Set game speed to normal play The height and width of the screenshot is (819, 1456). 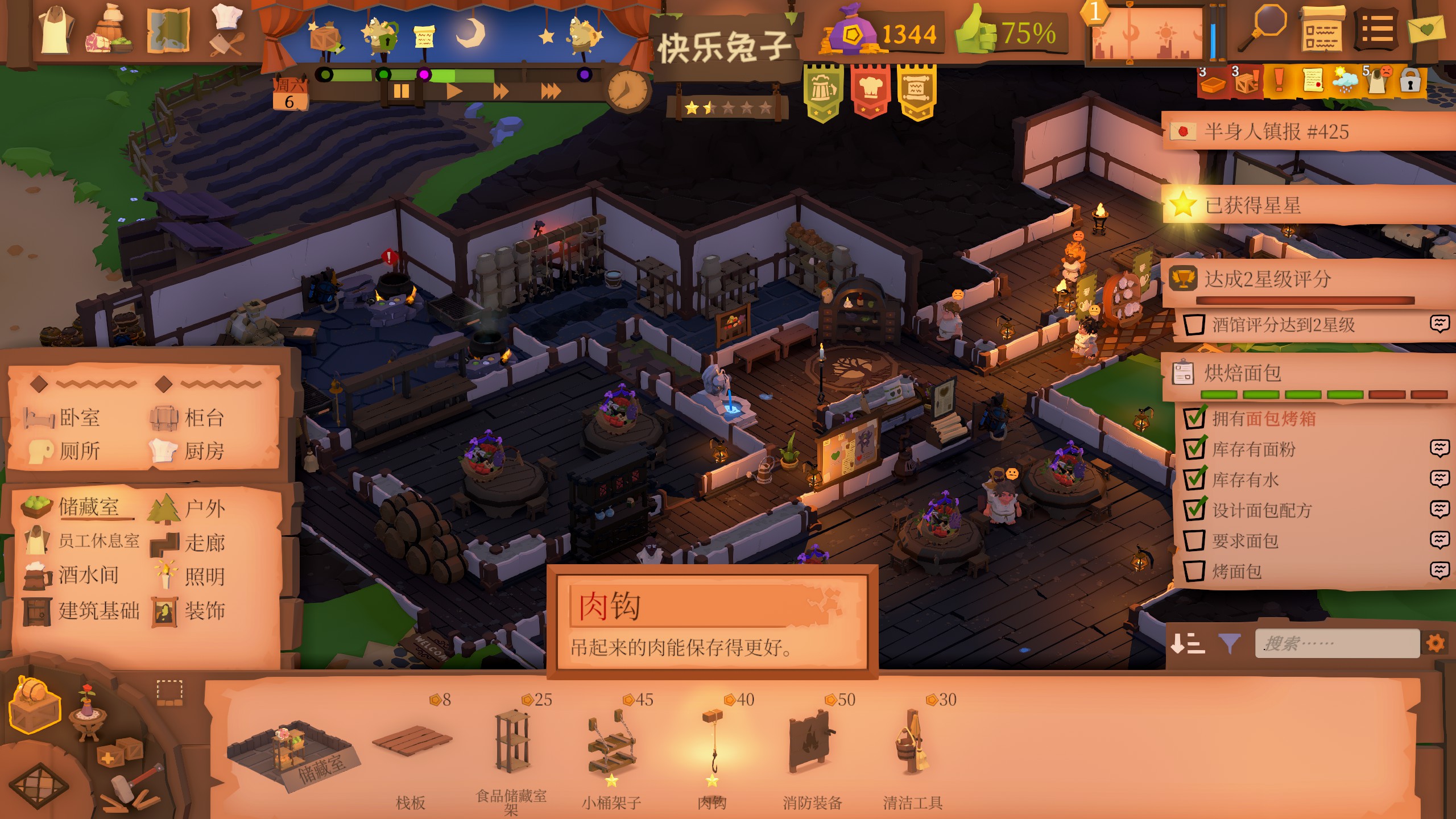[x=453, y=91]
